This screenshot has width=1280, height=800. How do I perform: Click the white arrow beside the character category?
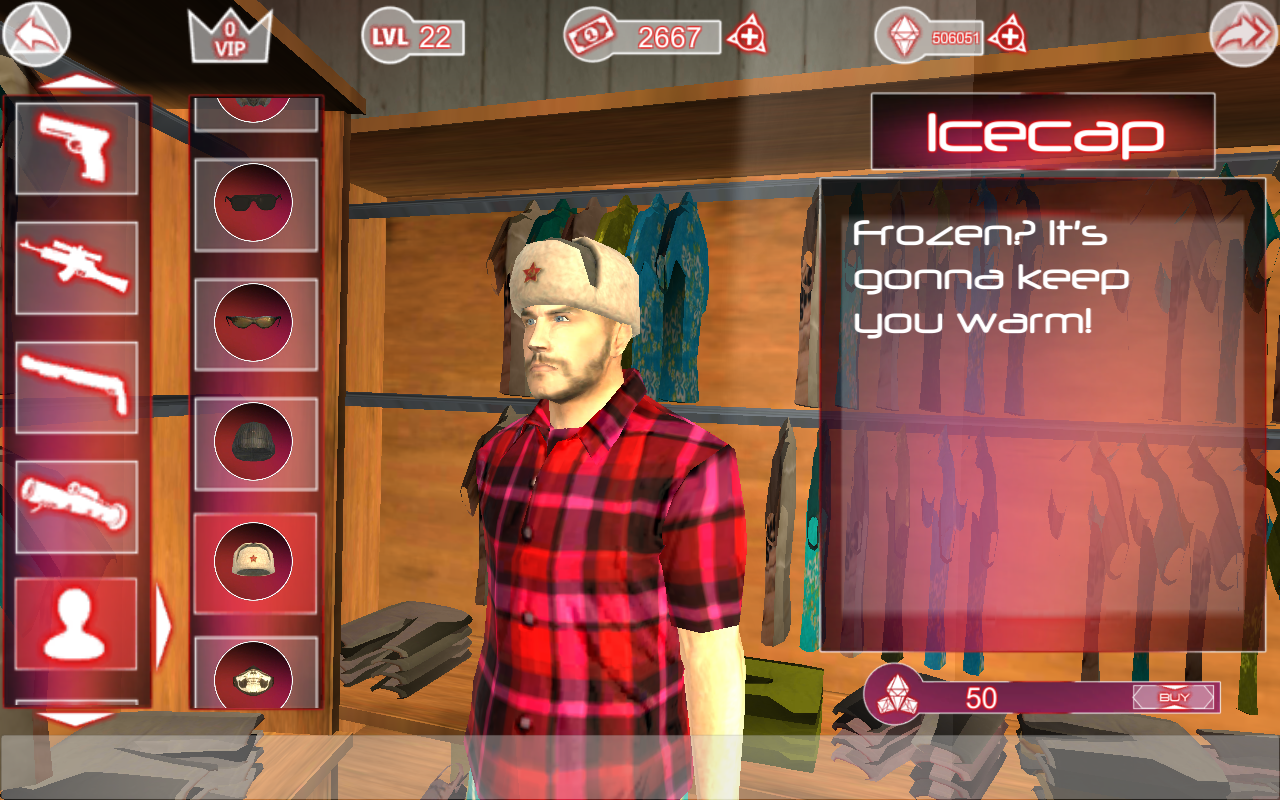(x=164, y=624)
